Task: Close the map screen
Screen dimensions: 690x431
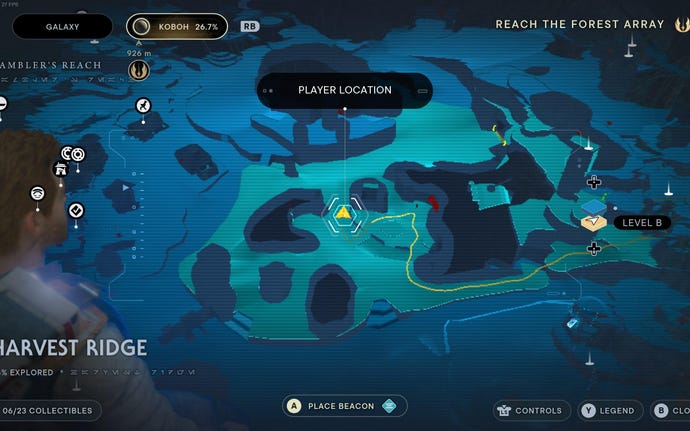Action: coord(669,410)
